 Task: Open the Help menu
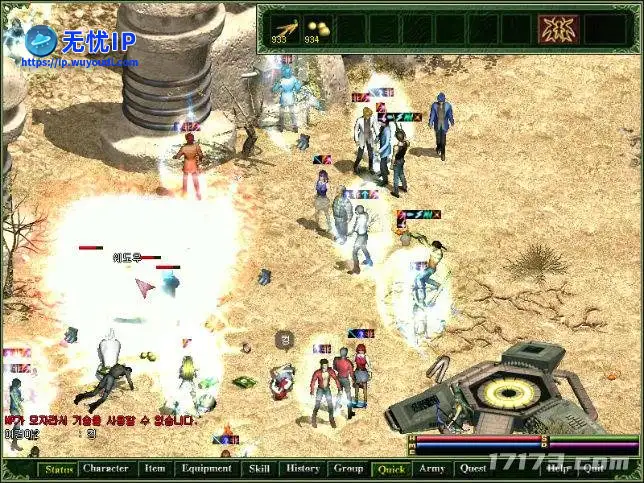tap(557, 468)
